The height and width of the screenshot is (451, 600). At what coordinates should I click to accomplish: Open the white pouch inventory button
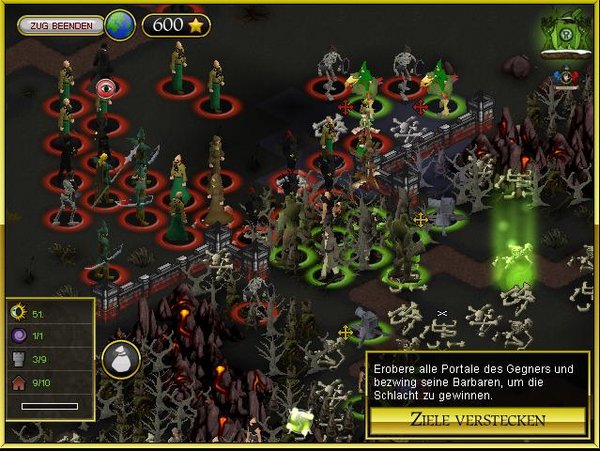click(x=120, y=361)
